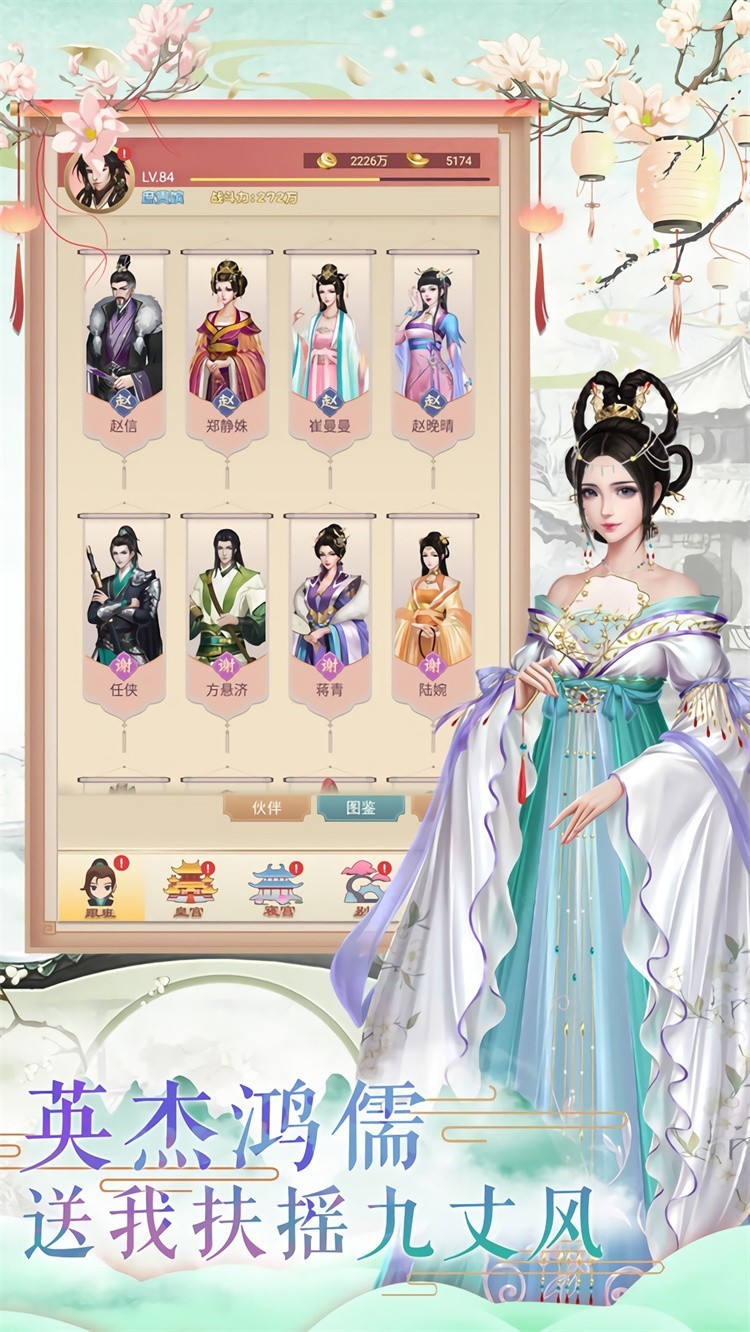This screenshot has height=1332, width=750.
Task: Pick the 赵晚晴 character card
Action: tap(432, 350)
